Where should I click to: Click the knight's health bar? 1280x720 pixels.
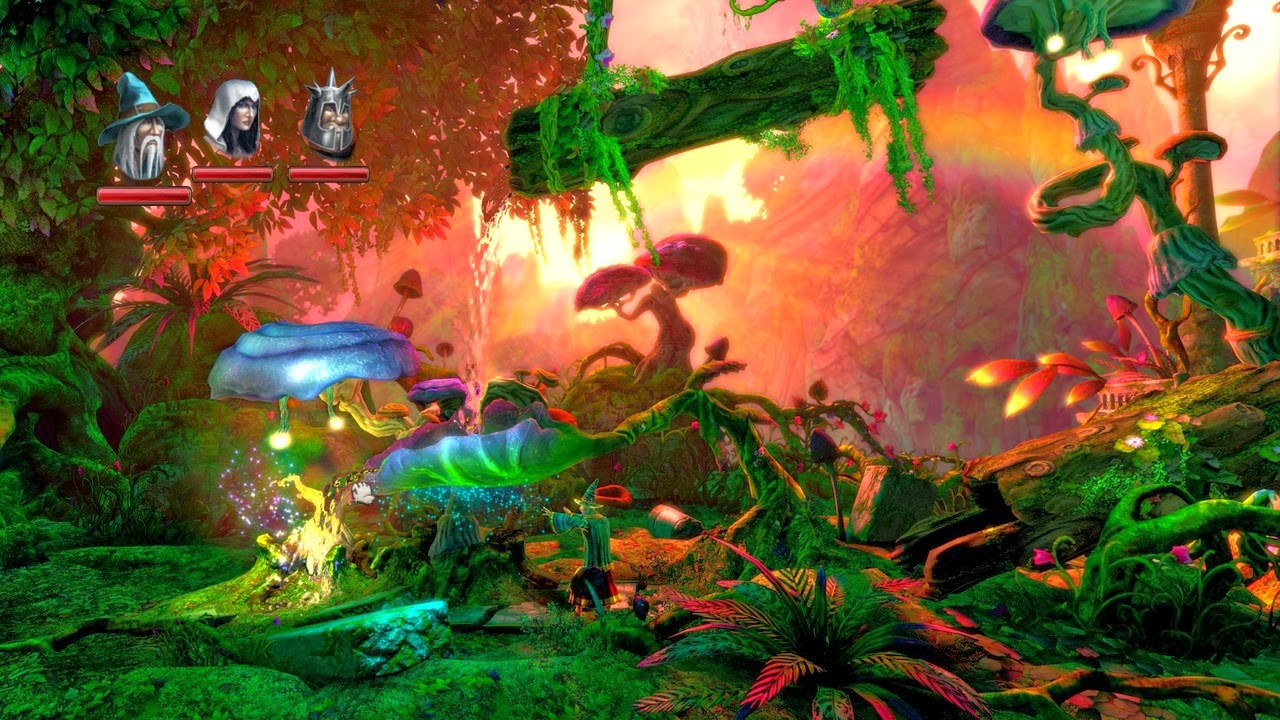pyautogui.click(x=330, y=172)
